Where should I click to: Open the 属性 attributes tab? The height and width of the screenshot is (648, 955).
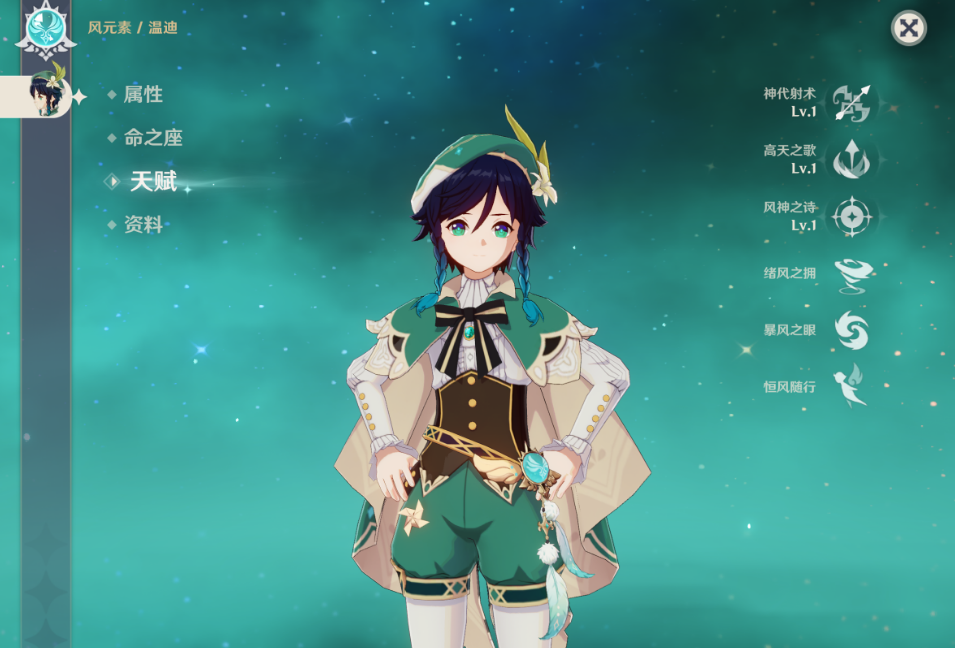coord(143,95)
